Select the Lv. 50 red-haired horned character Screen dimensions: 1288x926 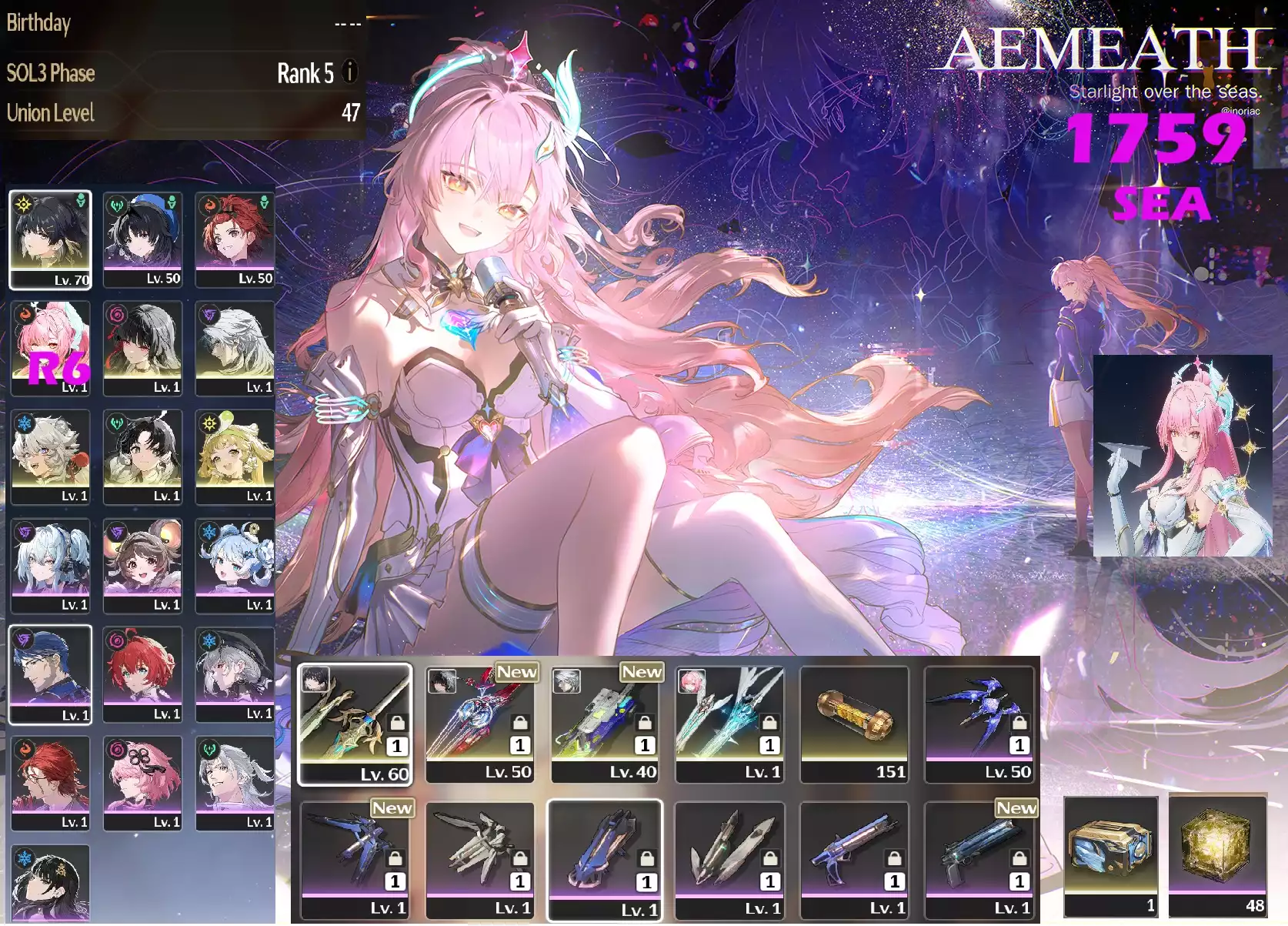coord(235,240)
